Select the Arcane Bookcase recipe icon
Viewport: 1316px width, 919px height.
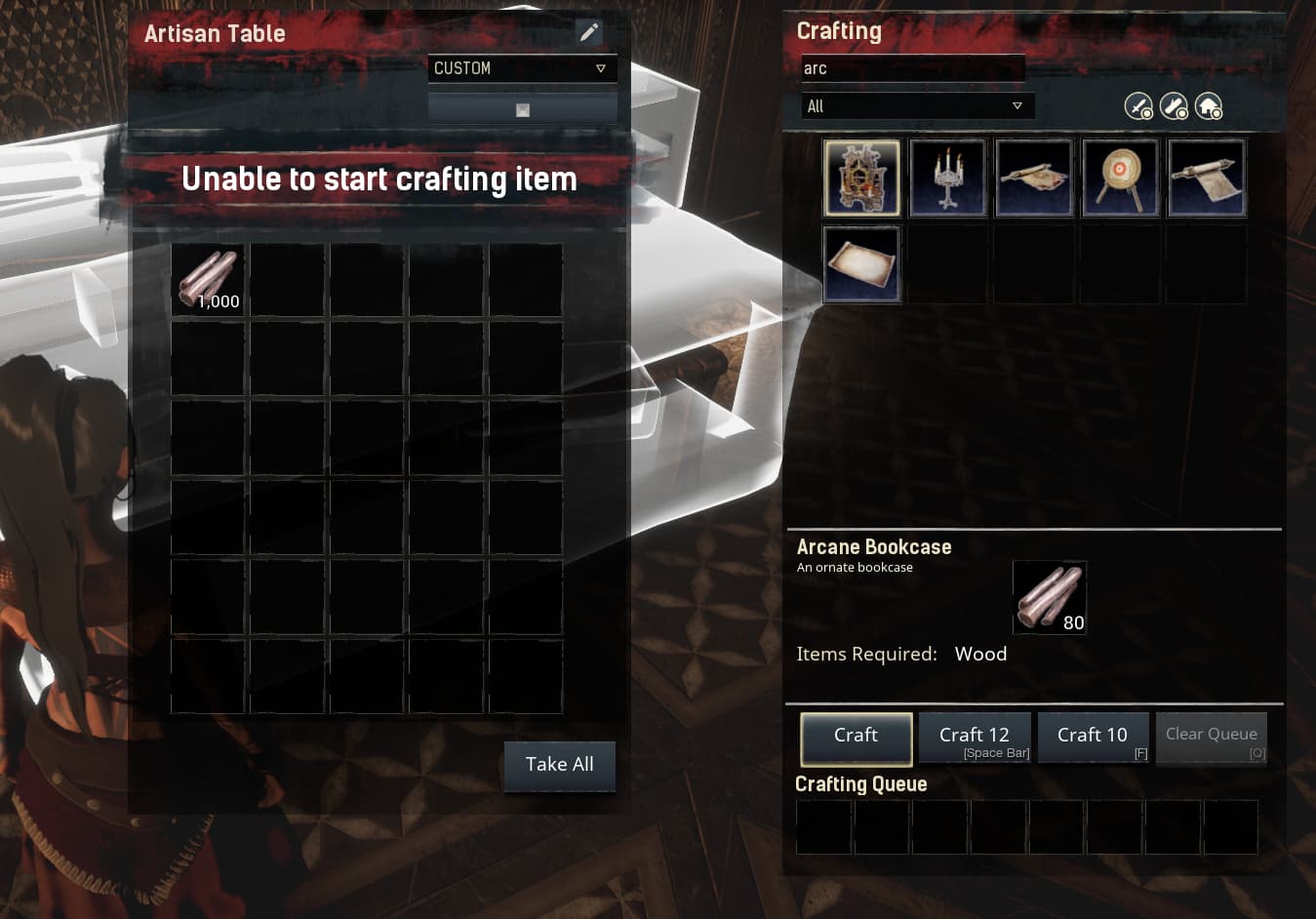[861, 178]
